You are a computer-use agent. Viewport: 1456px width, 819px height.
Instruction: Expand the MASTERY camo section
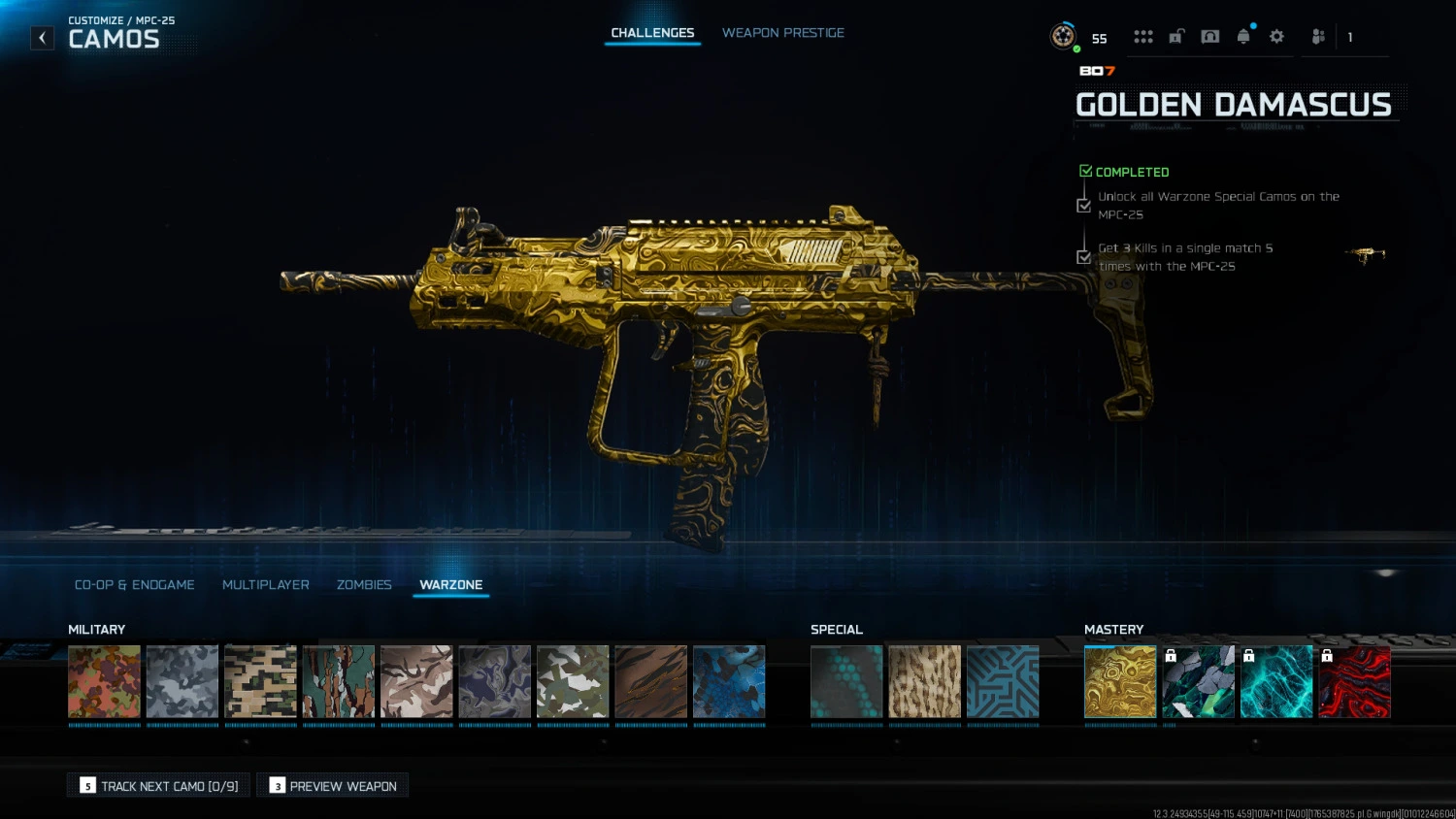[1113, 629]
